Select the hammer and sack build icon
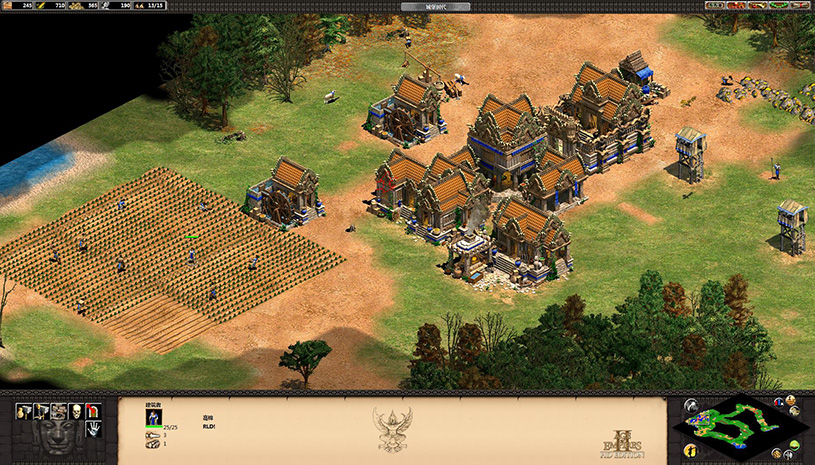This screenshot has width=815, height=465. point(22,411)
